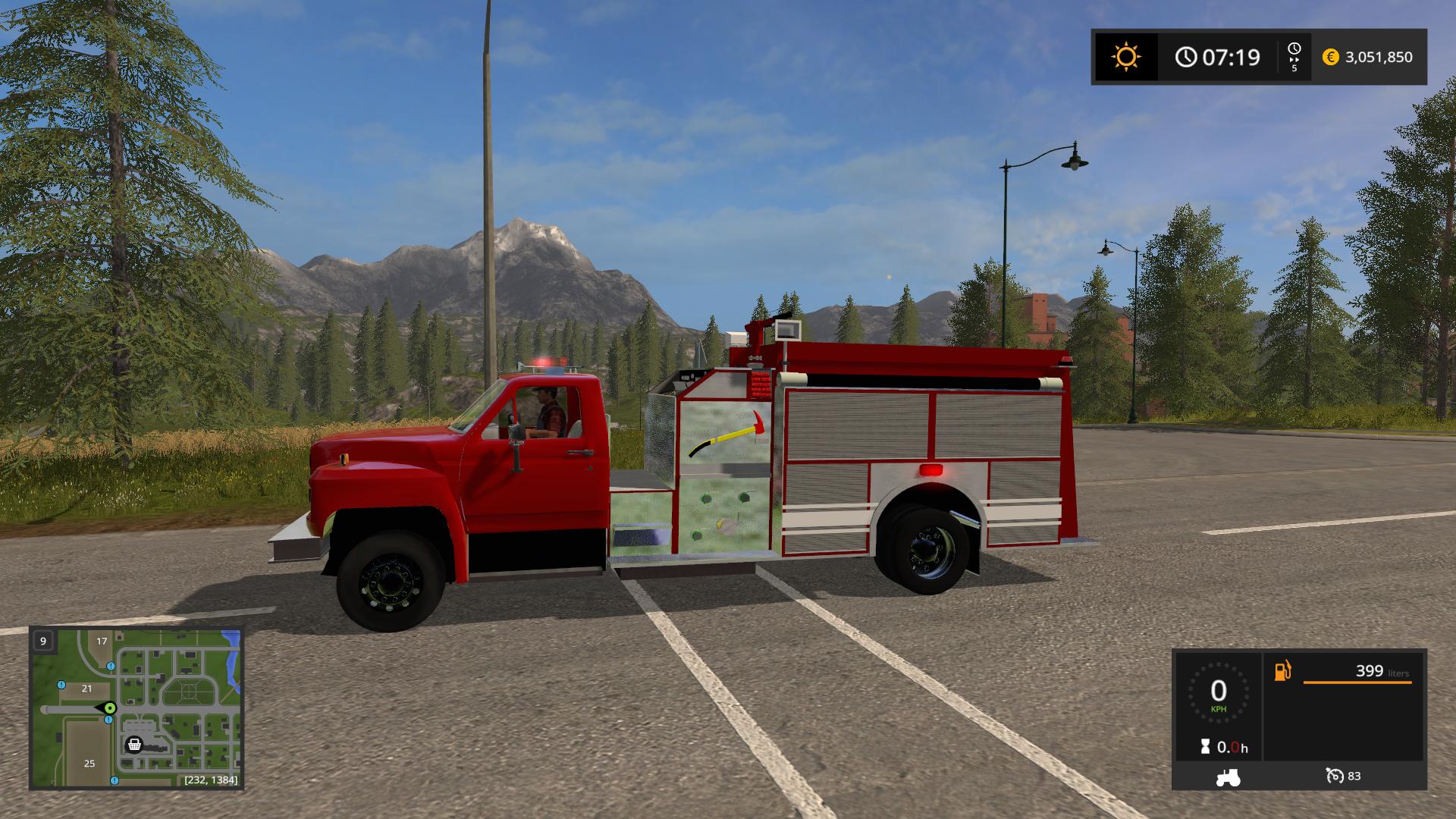Toggle the cruise control speedometer icon
This screenshot has height=819, width=1456.
tap(1335, 776)
